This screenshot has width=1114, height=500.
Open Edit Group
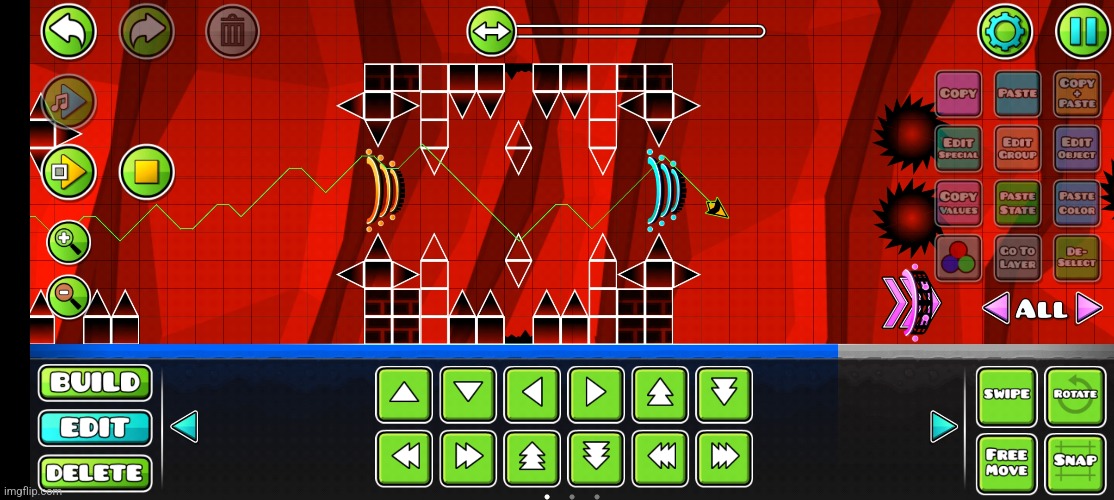pos(1017,149)
